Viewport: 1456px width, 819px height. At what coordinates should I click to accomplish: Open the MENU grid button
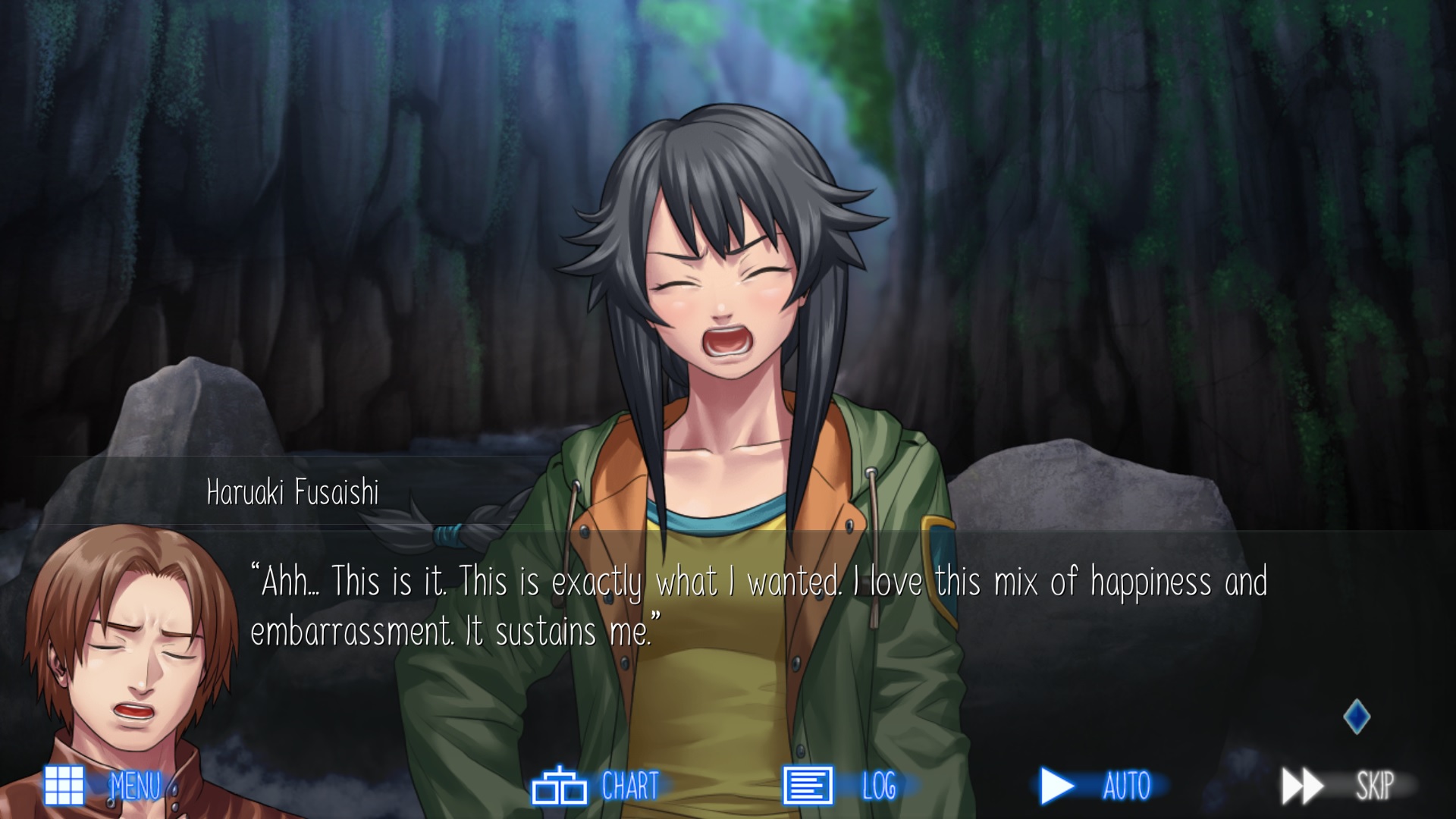pyautogui.click(x=102, y=786)
